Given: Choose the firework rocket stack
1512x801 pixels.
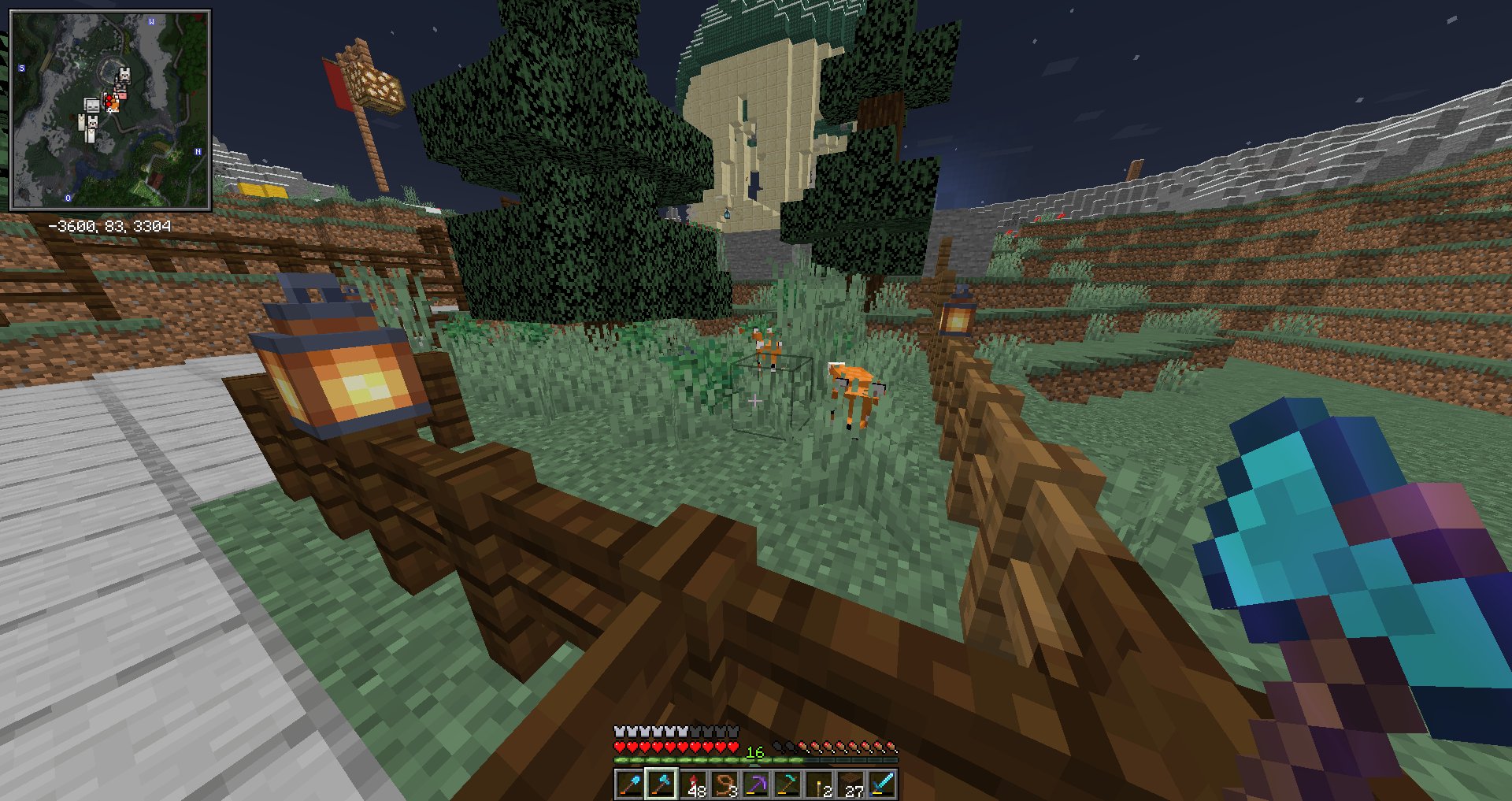Looking at the screenshot, I should [693, 784].
